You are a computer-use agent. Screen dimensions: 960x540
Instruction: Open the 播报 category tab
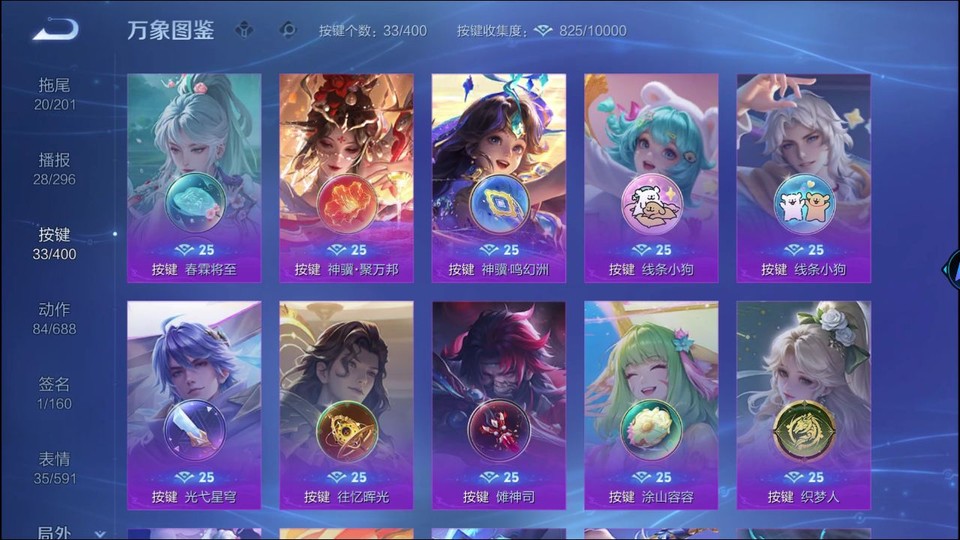point(55,169)
